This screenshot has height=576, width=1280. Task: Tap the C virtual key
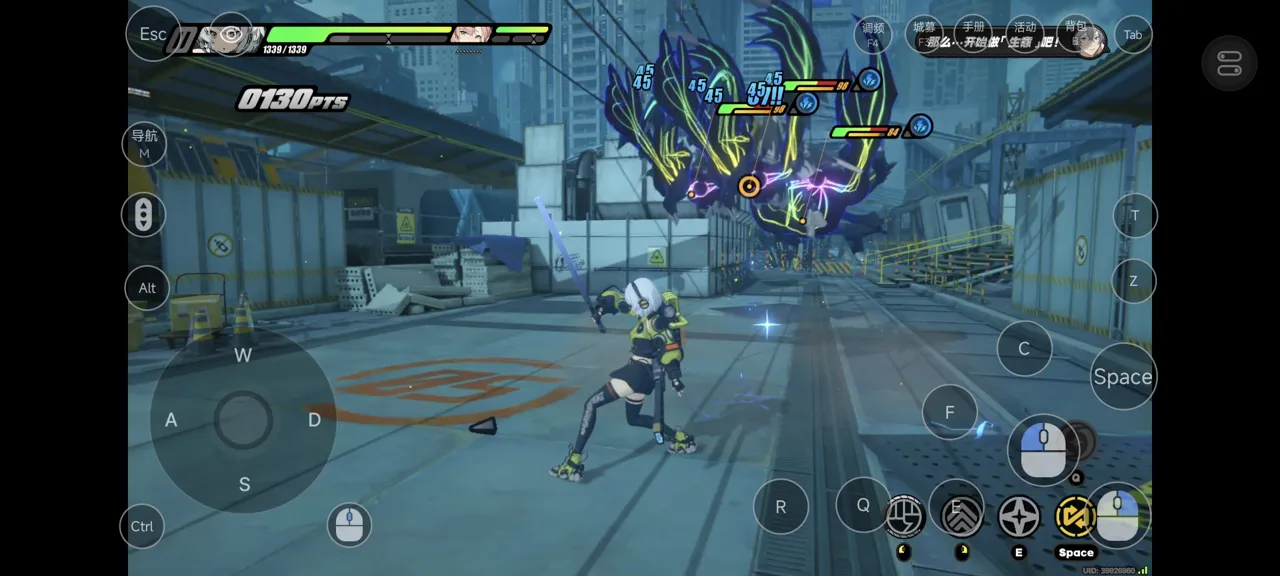(x=1024, y=349)
